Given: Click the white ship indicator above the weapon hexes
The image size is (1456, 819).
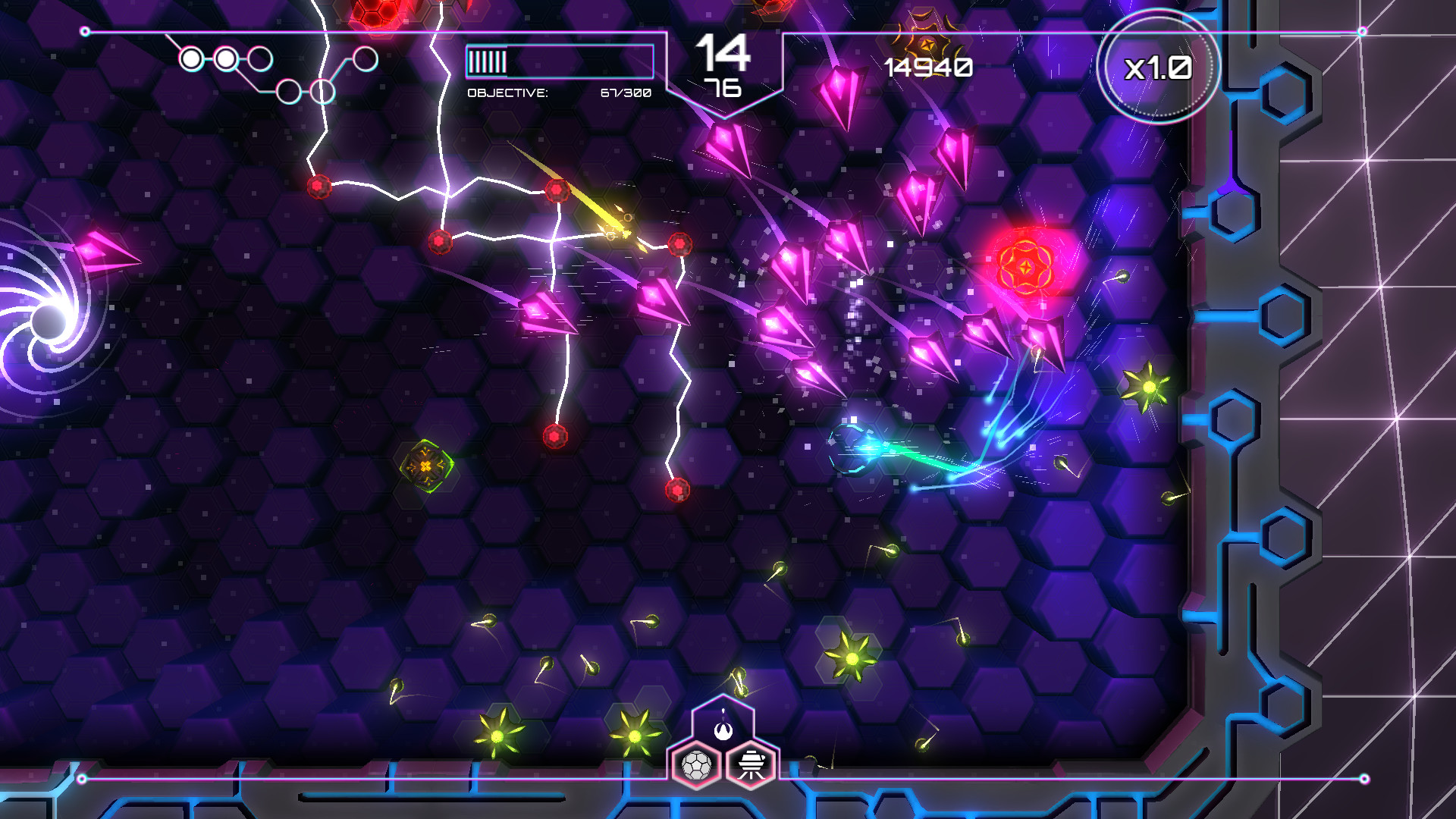Looking at the screenshot, I should click(723, 730).
